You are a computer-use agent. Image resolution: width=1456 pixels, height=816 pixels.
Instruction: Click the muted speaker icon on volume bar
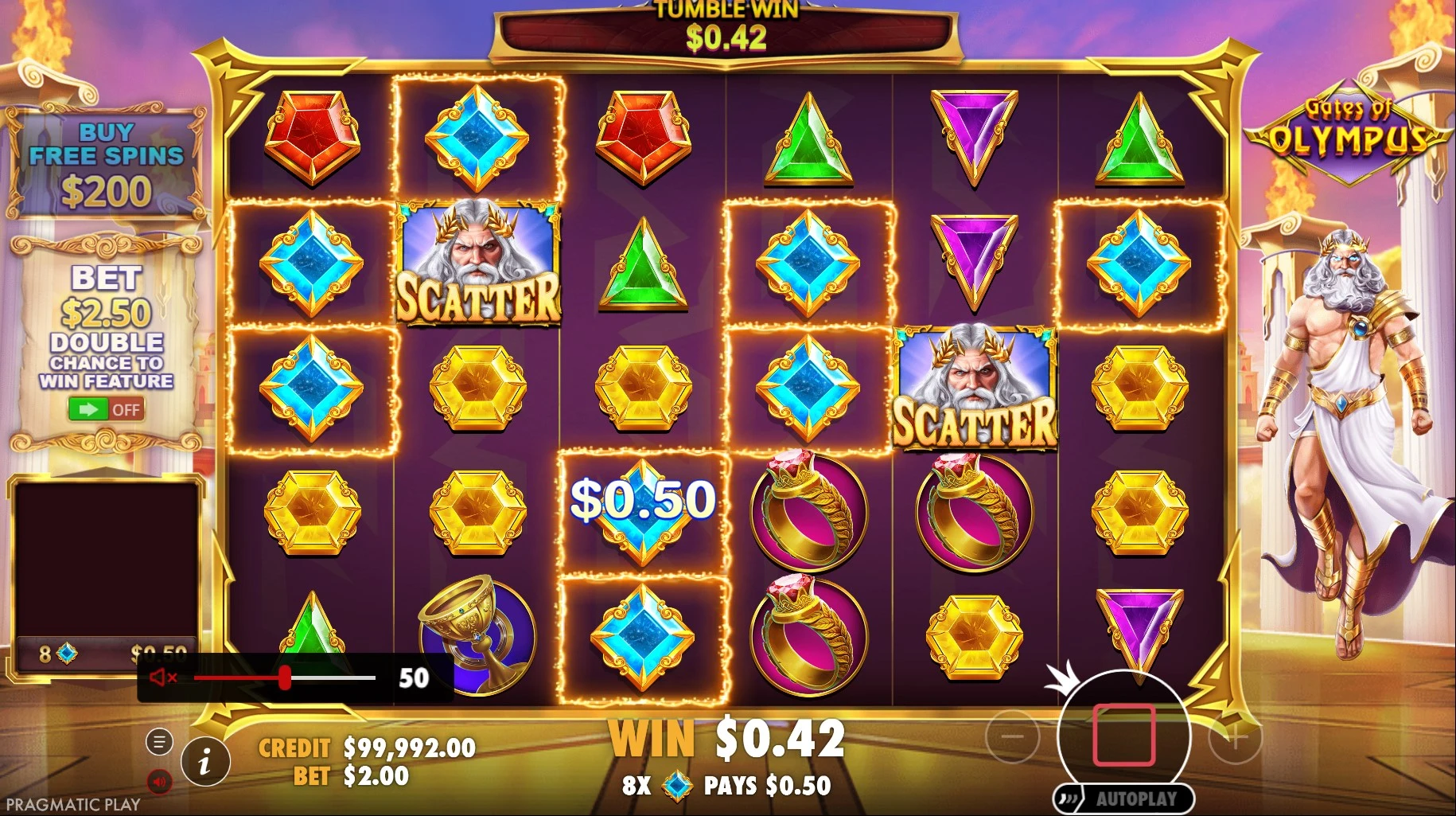tap(163, 678)
